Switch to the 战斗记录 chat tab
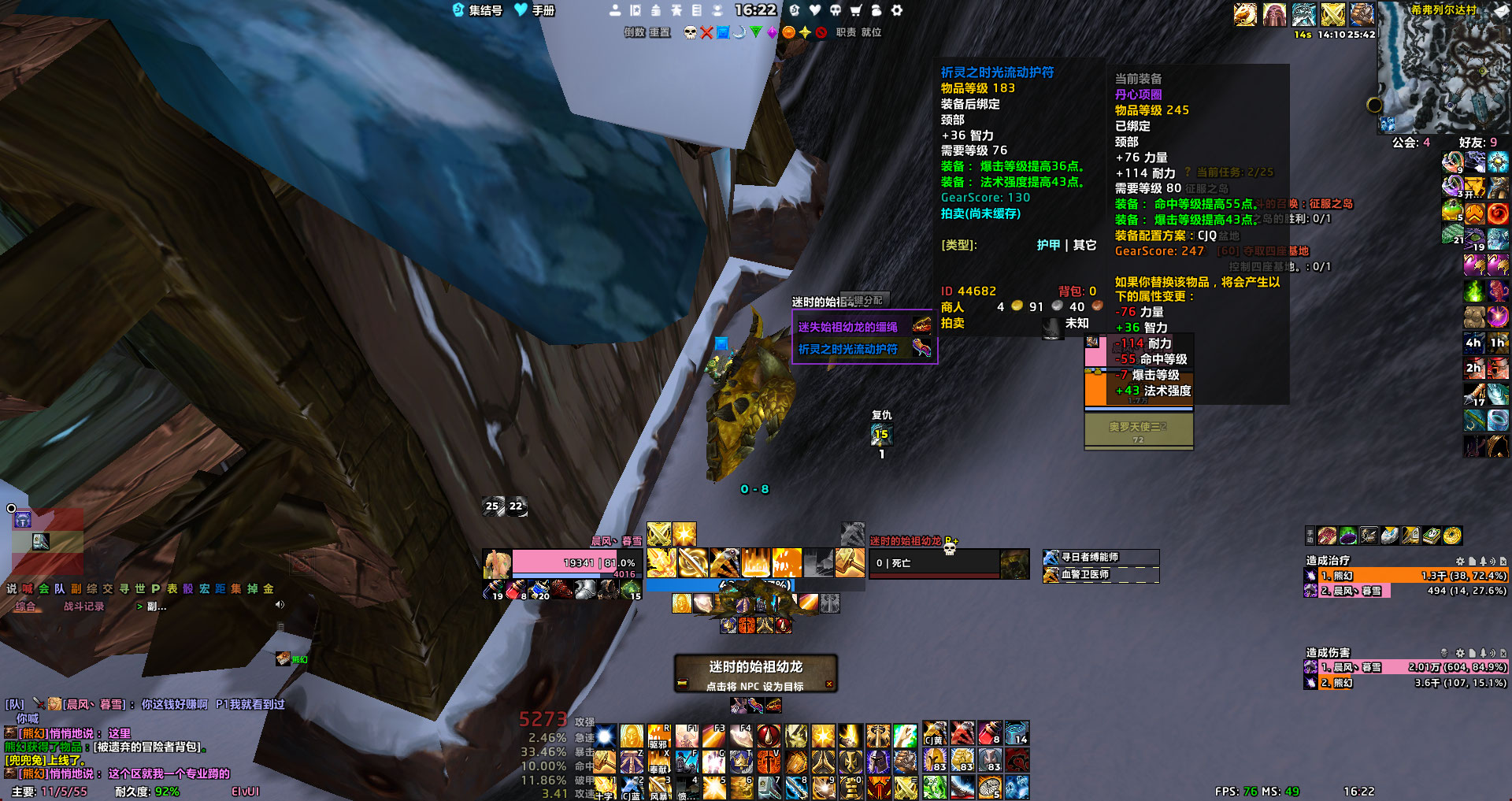 point(83,606)
